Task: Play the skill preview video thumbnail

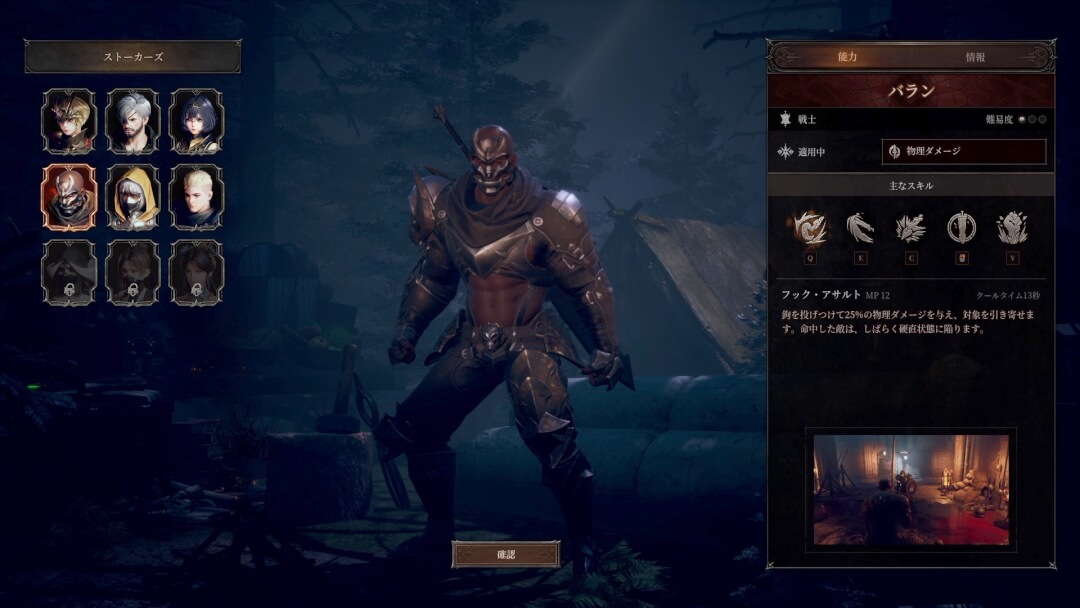Action: [911, 490]
